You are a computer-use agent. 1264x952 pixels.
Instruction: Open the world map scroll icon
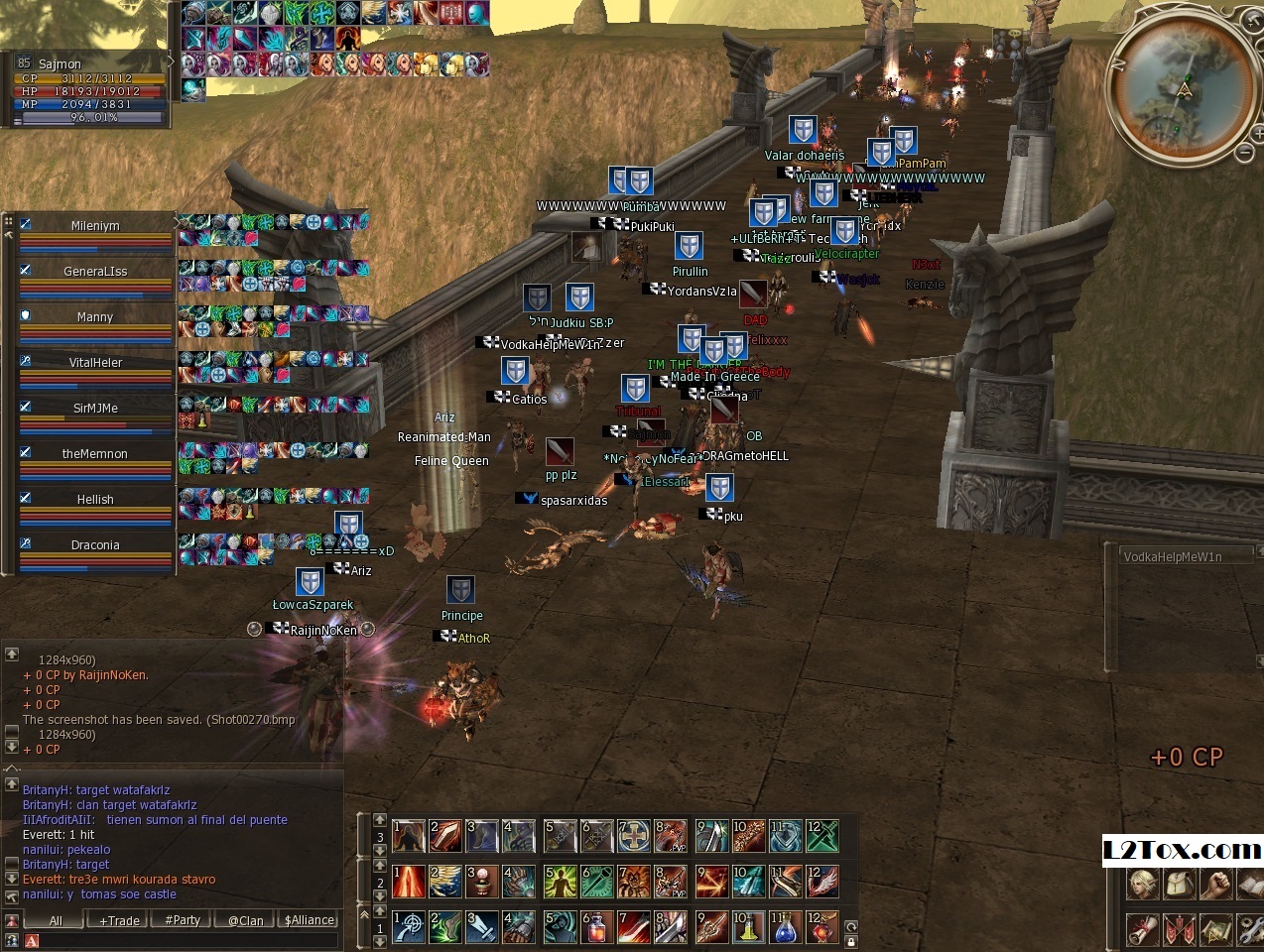point(1216,930)
